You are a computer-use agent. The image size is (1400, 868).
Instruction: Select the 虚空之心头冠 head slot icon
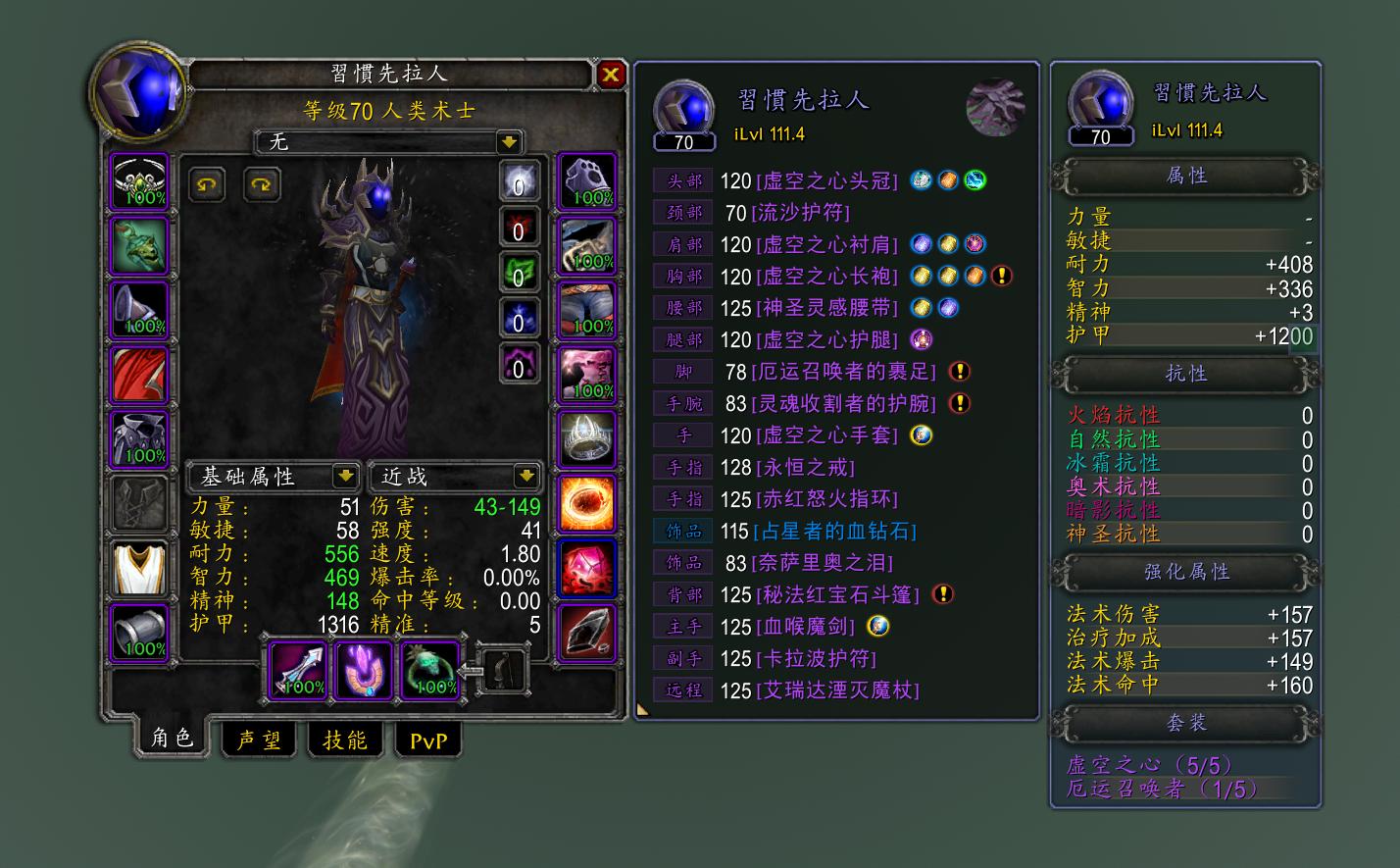coord(140,180)
